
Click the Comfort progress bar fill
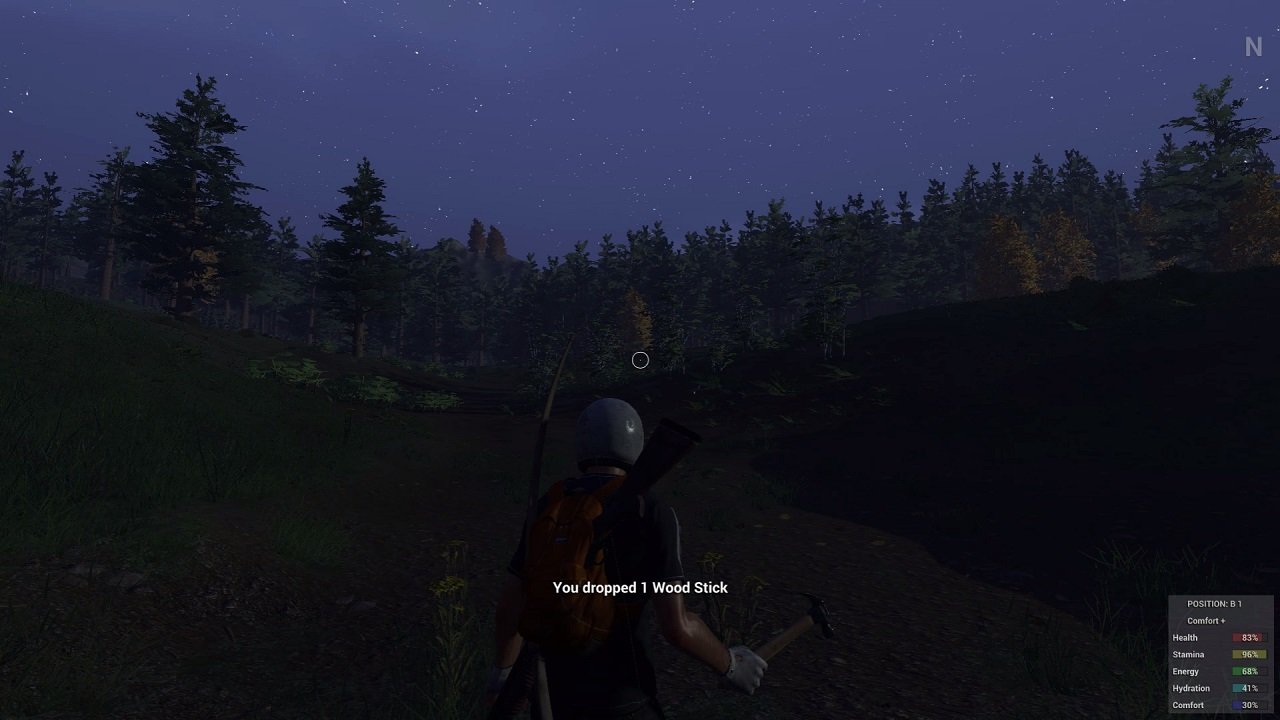(x=1238, y=704)
